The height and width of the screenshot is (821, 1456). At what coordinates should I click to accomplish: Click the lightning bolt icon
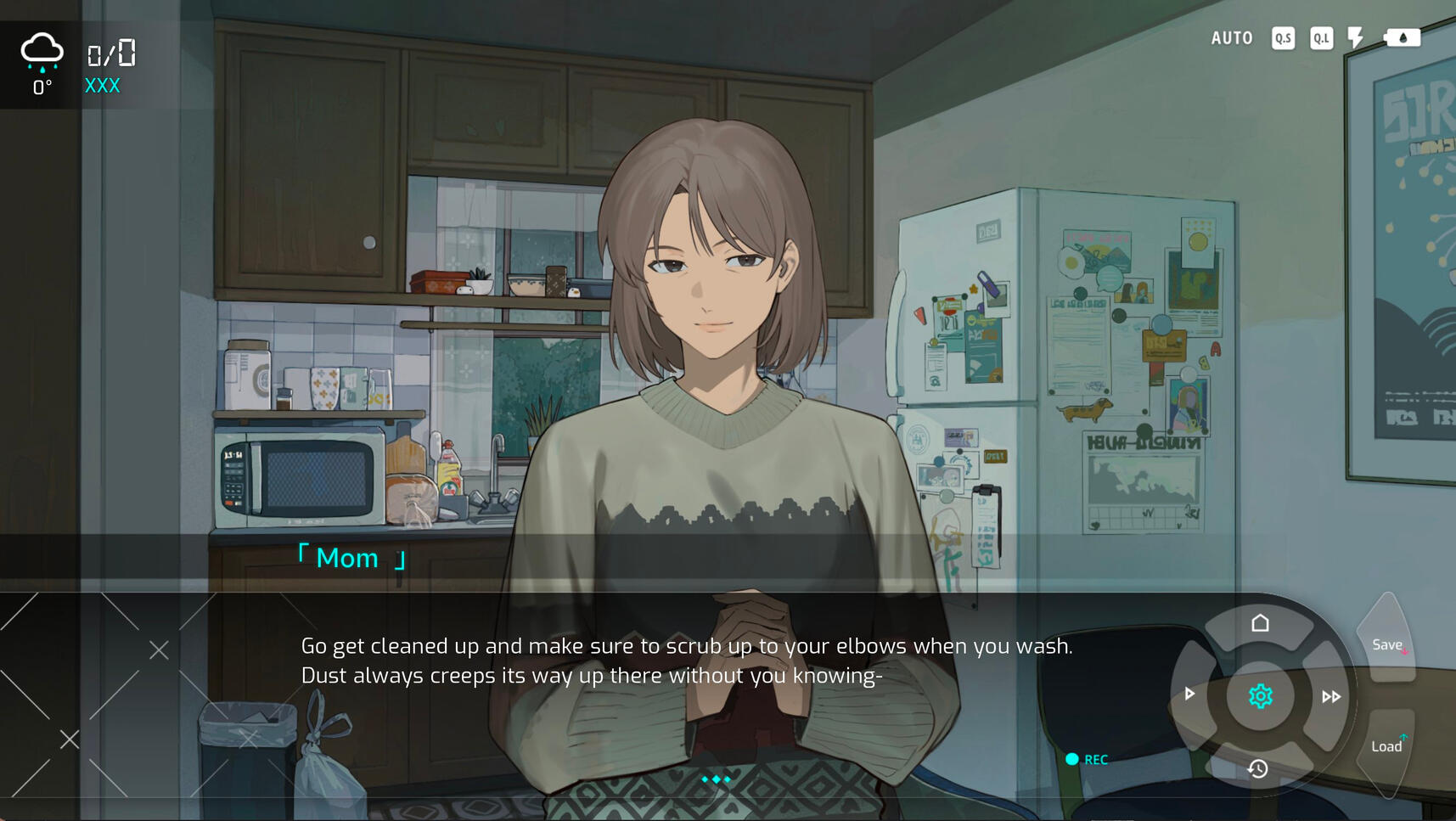point(1356,38)
